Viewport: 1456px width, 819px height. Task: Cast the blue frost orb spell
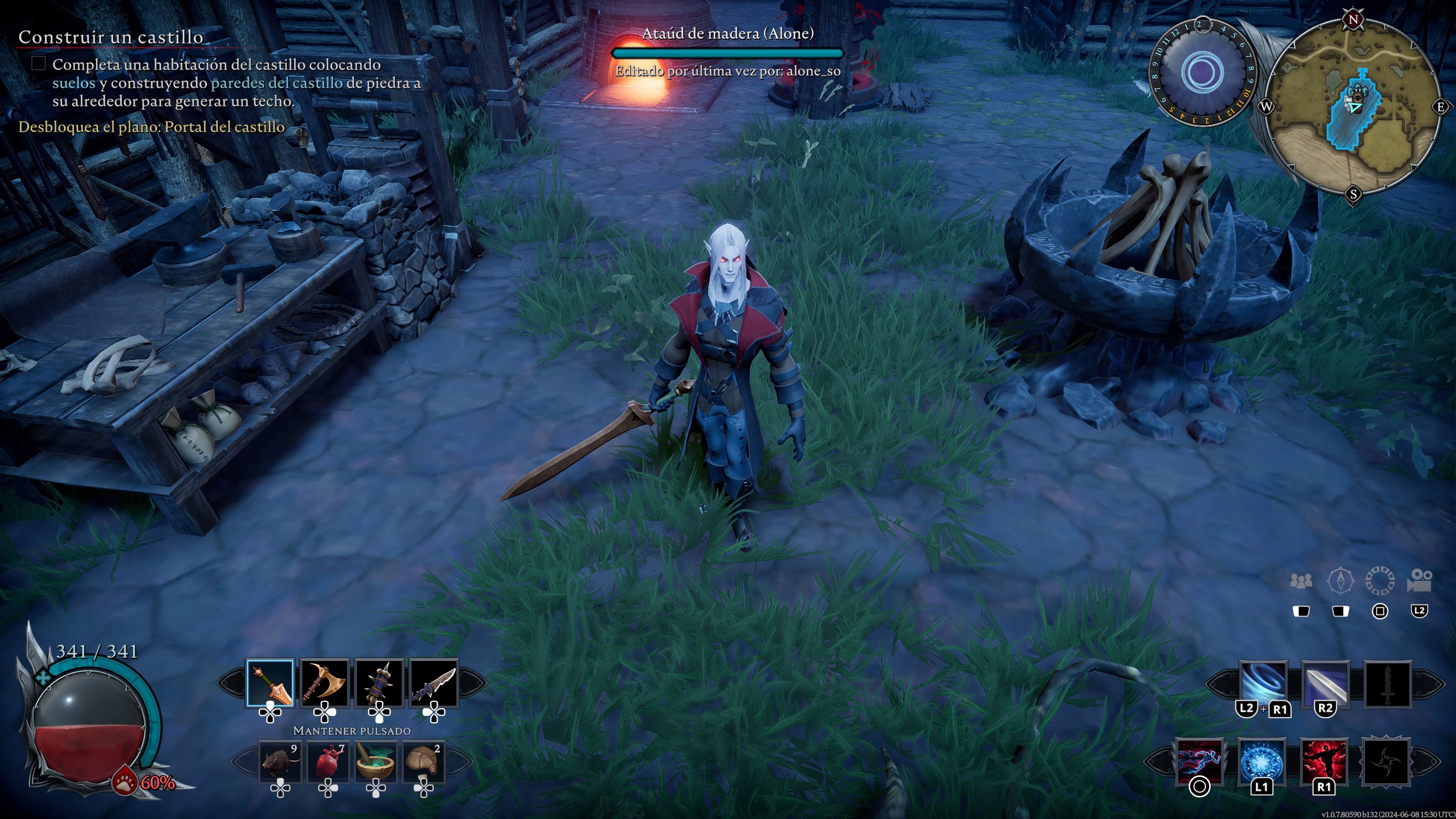coord(1261,760)
